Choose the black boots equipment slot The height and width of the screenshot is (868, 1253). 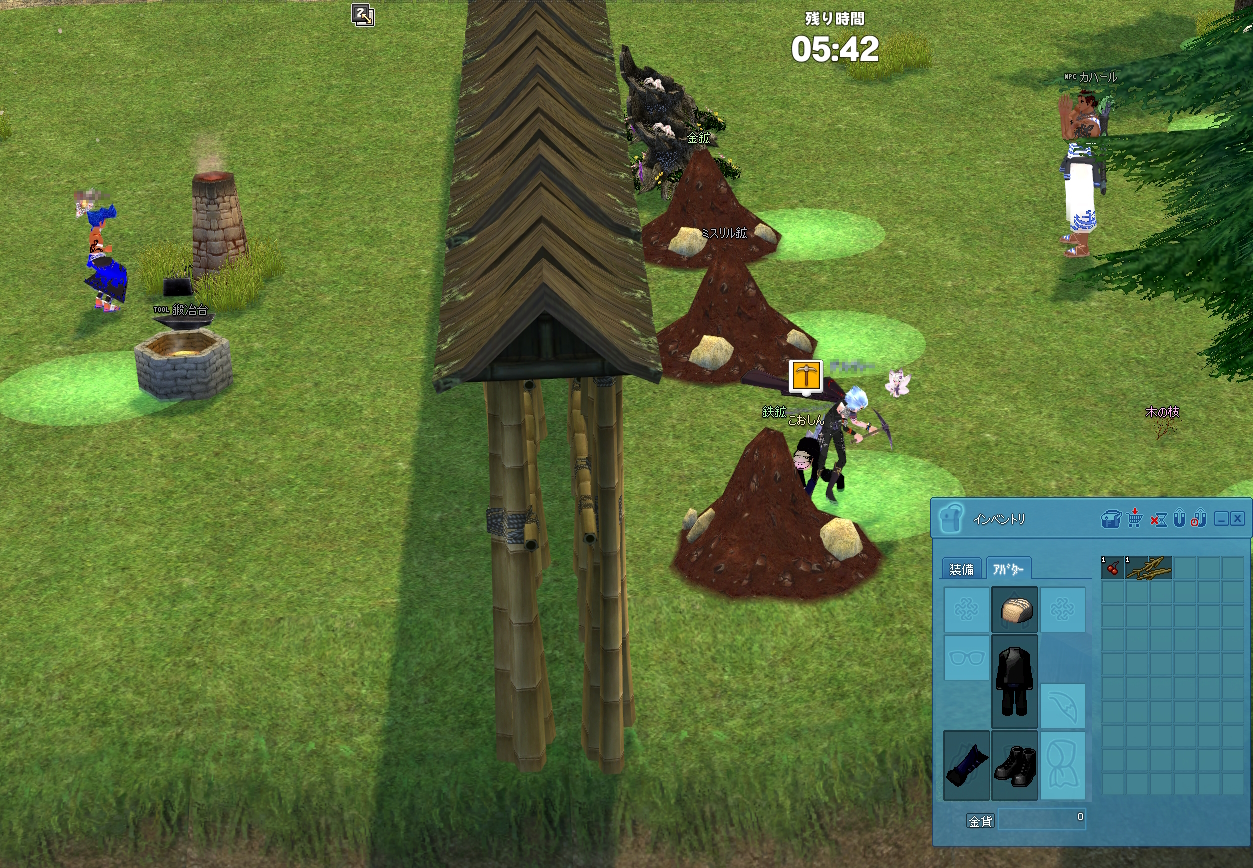click(x=1014, y=765)
